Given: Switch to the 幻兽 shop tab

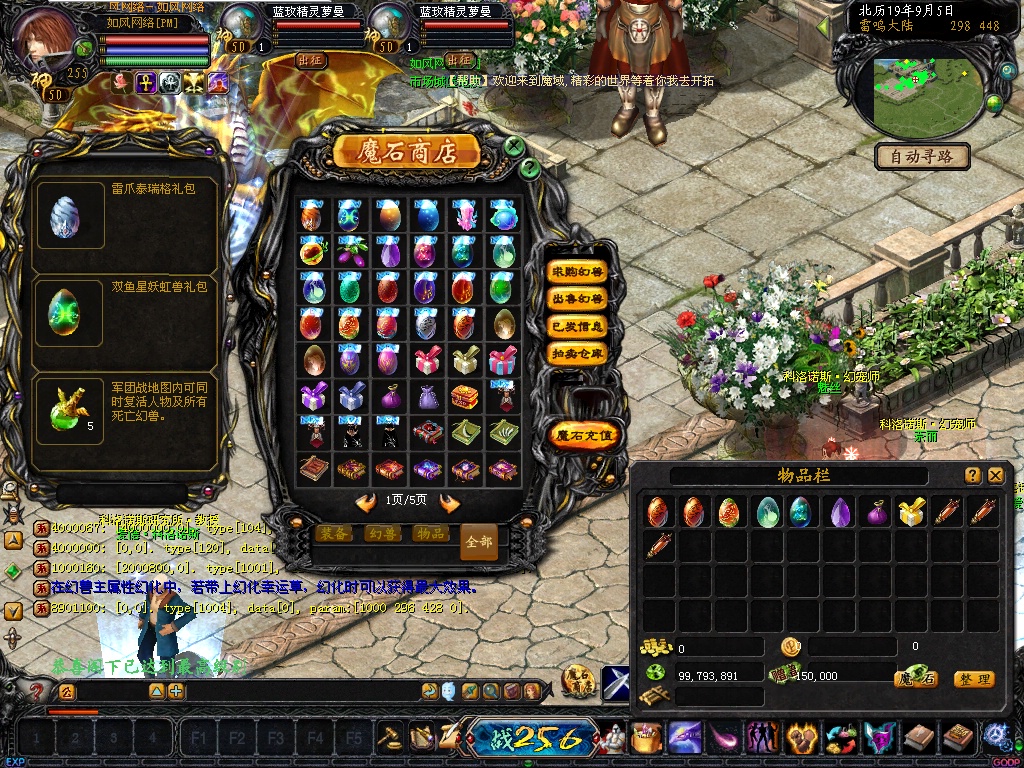Looking at the screenshot, I should 381,534.
